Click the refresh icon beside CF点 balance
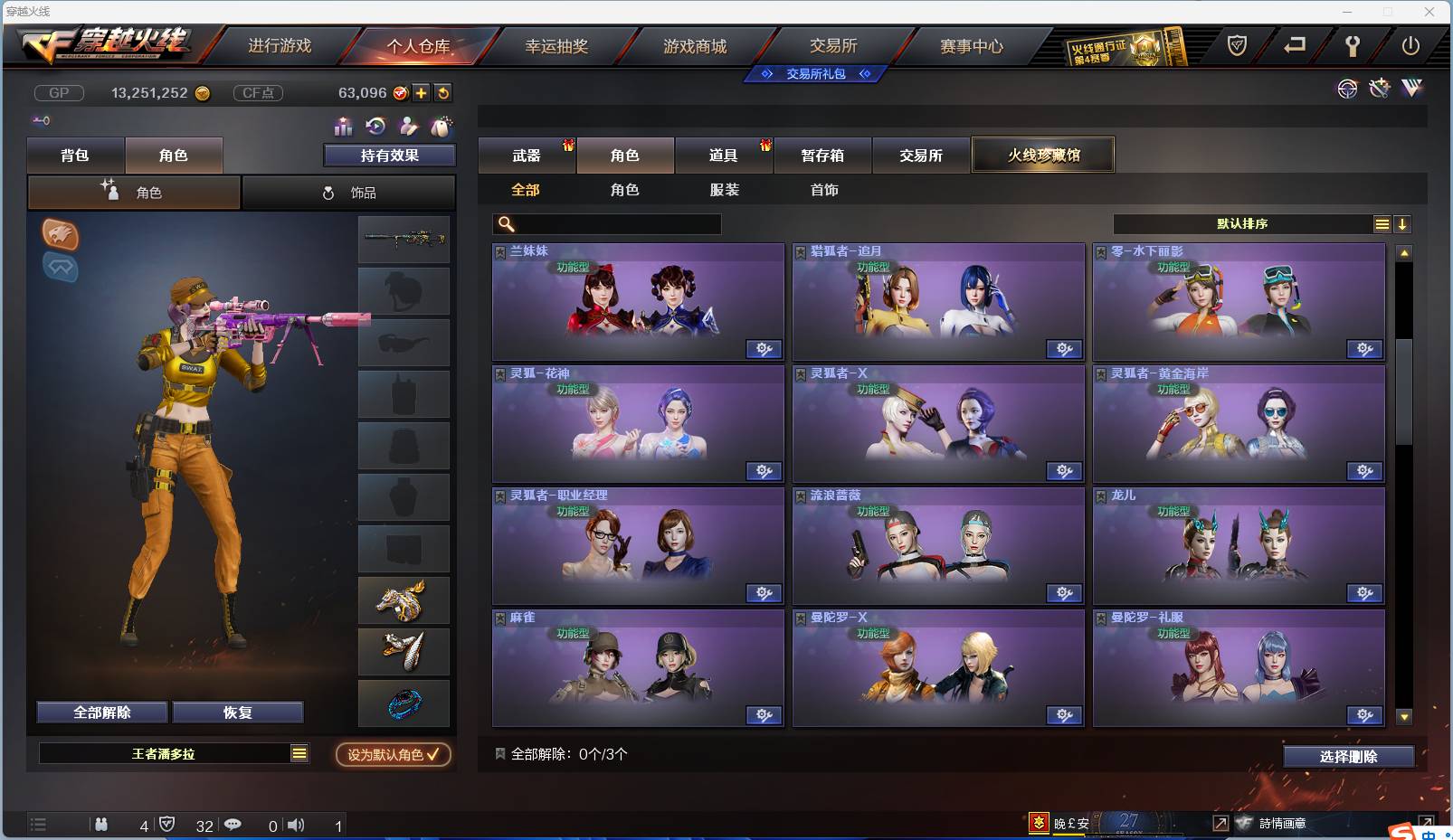Viewport: 1453px width, 840px height. point(443,93)
